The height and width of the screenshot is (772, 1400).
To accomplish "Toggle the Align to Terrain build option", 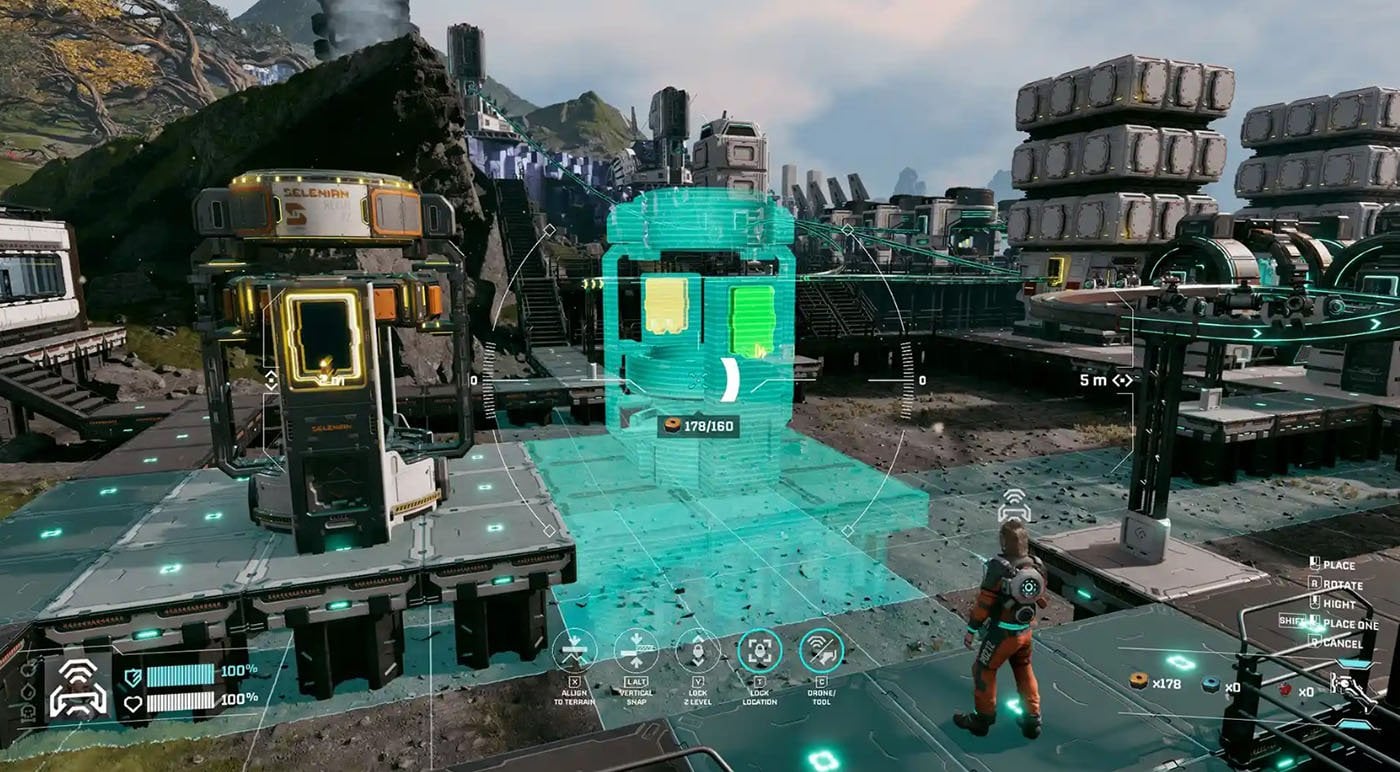I will (574, 650).
